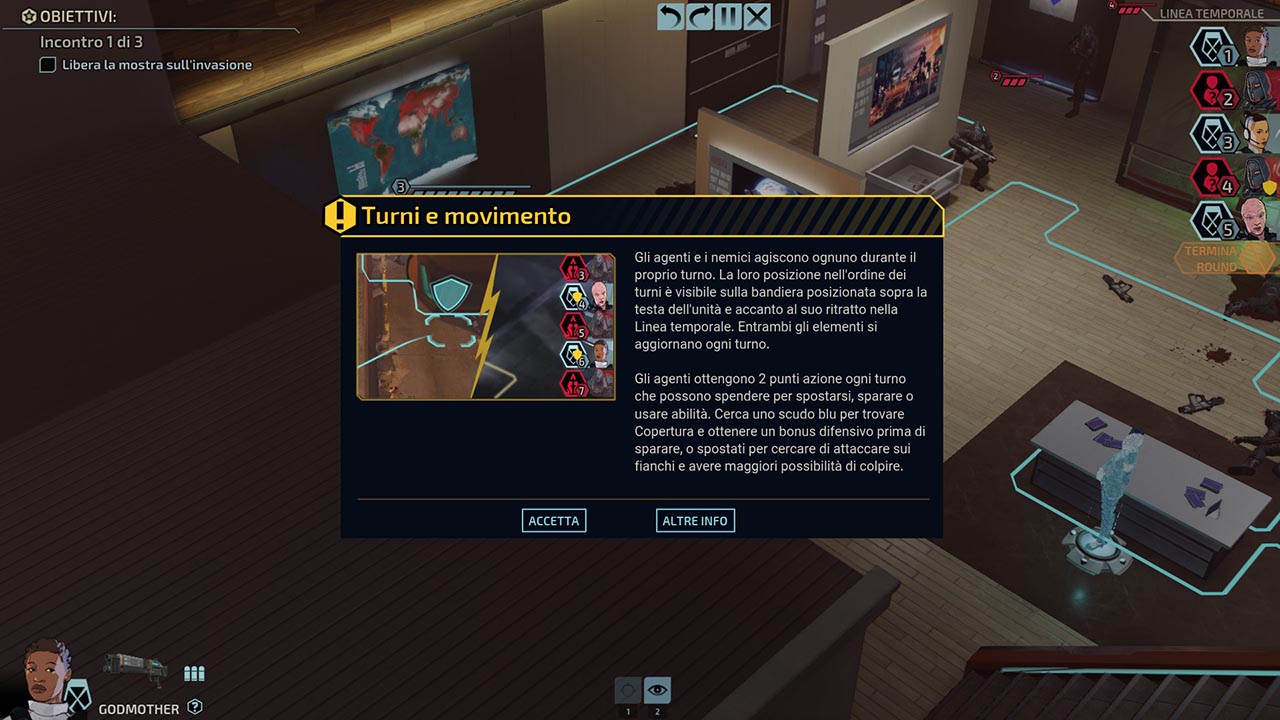Activate the eye ability in slot 2

[x=657, y=690]
